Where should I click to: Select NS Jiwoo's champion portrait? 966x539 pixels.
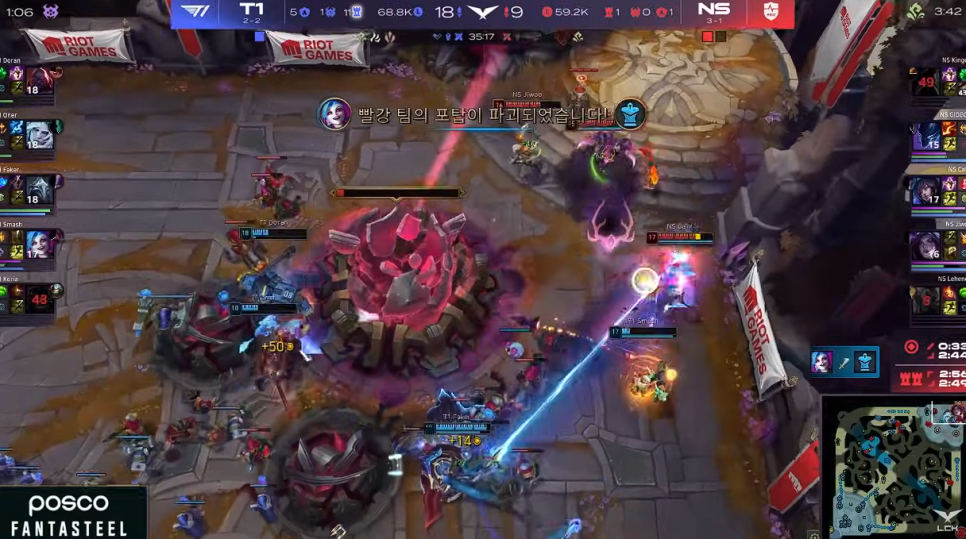click(926, 244)
